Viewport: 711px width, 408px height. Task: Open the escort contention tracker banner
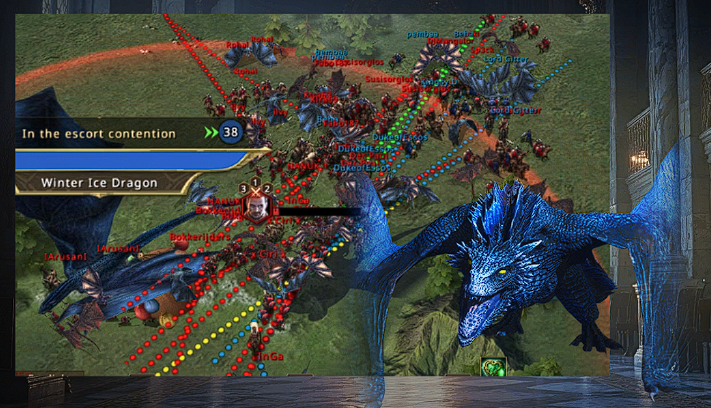(100, 133)
